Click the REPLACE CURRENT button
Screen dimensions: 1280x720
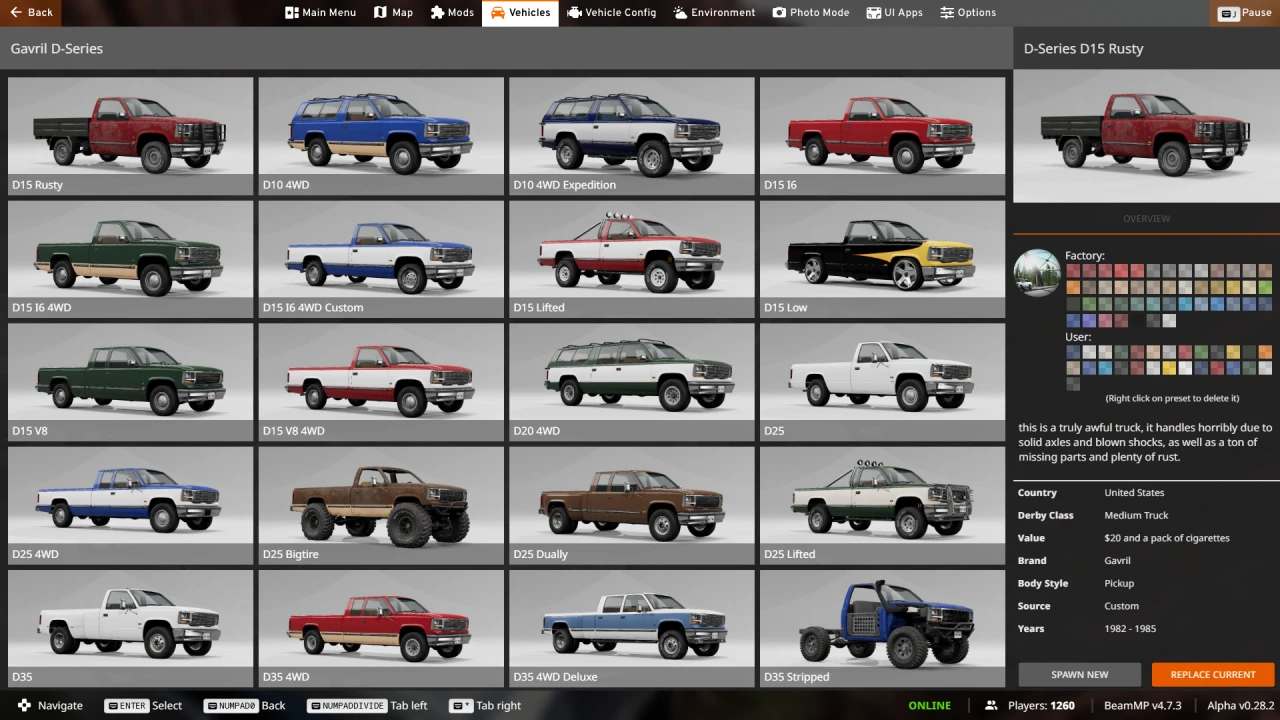tap(1212, 674)
